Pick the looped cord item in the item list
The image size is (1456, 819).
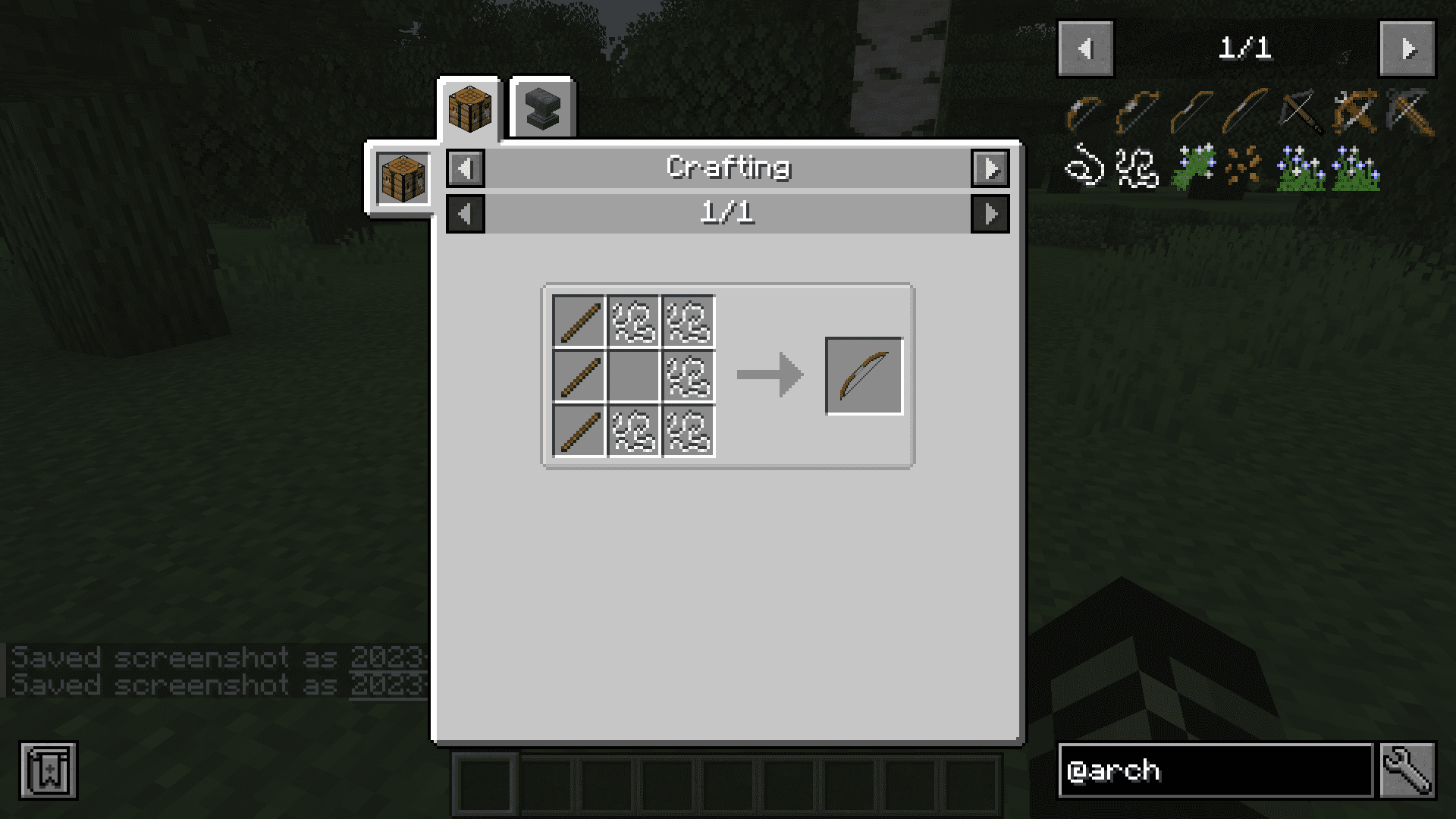click(x=1084, y=165)
